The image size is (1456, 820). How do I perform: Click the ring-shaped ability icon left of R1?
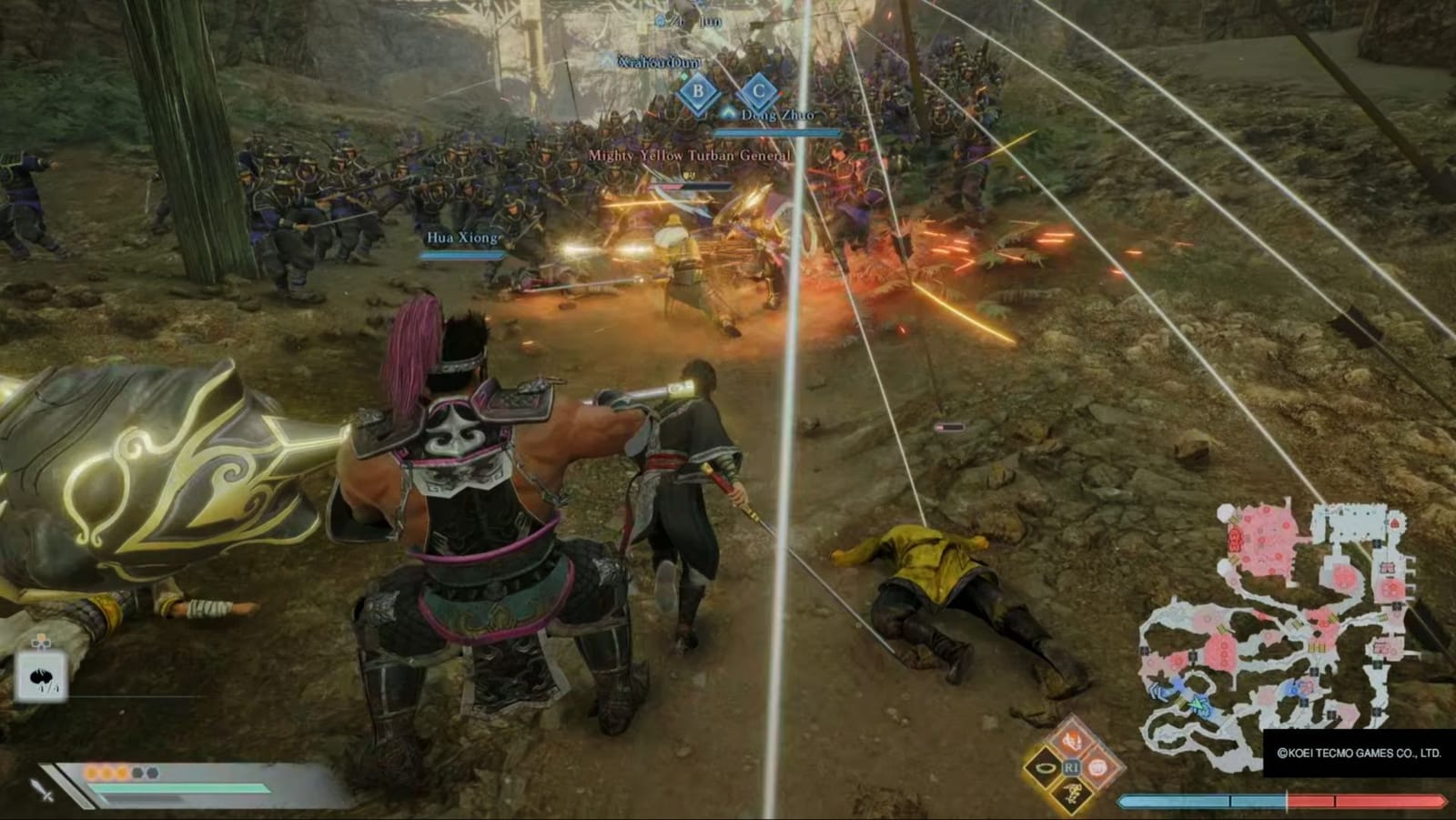pyautogui.click(x=1044, y=767)
